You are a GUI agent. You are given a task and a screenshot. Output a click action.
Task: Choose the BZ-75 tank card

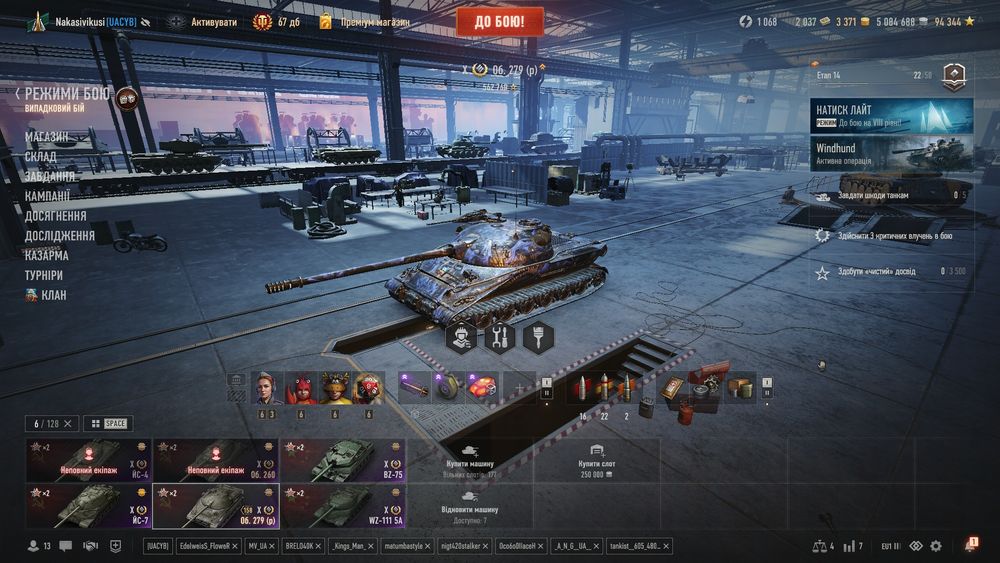[343, 460]
